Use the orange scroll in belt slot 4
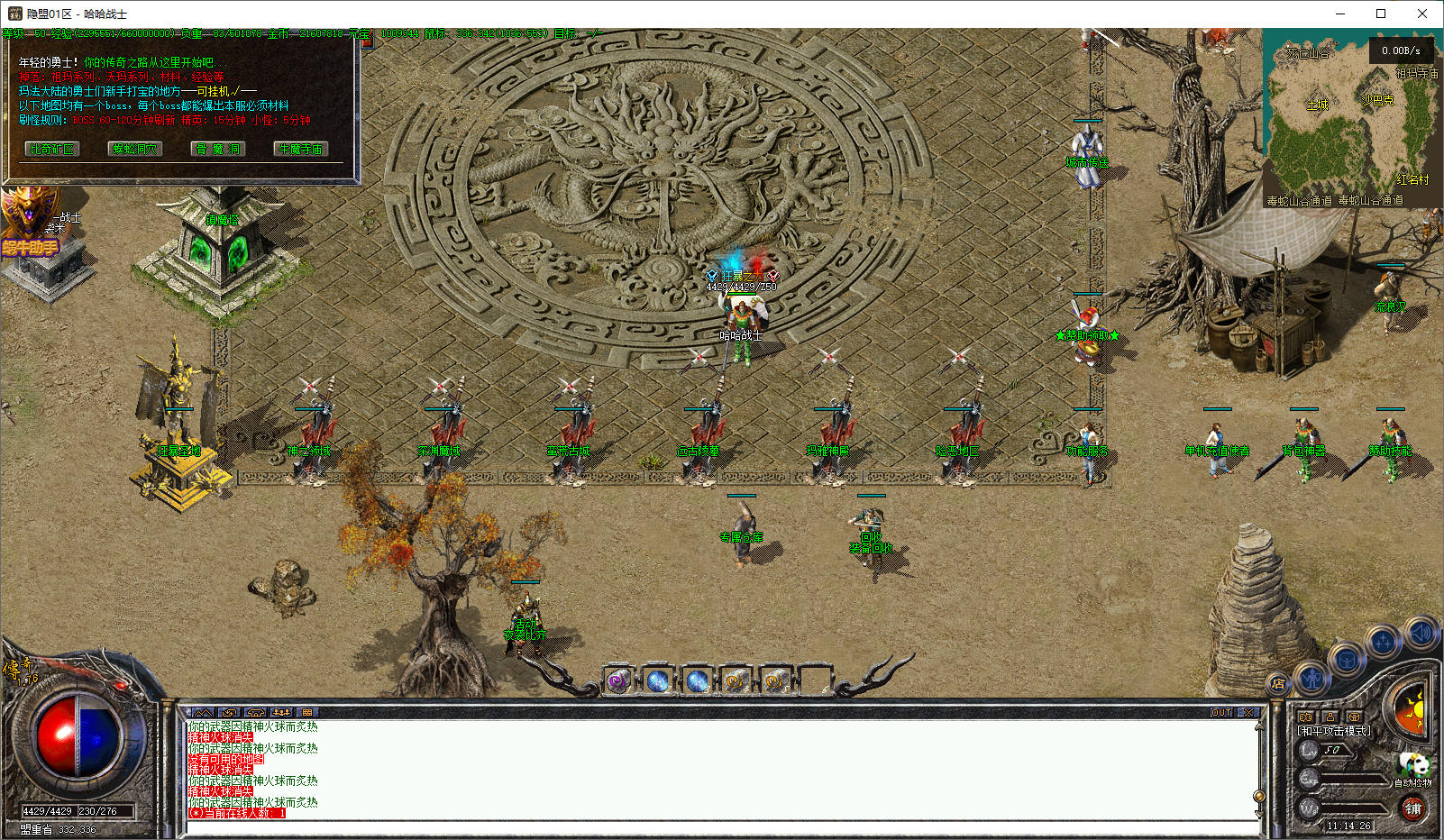 pos(736,681)
